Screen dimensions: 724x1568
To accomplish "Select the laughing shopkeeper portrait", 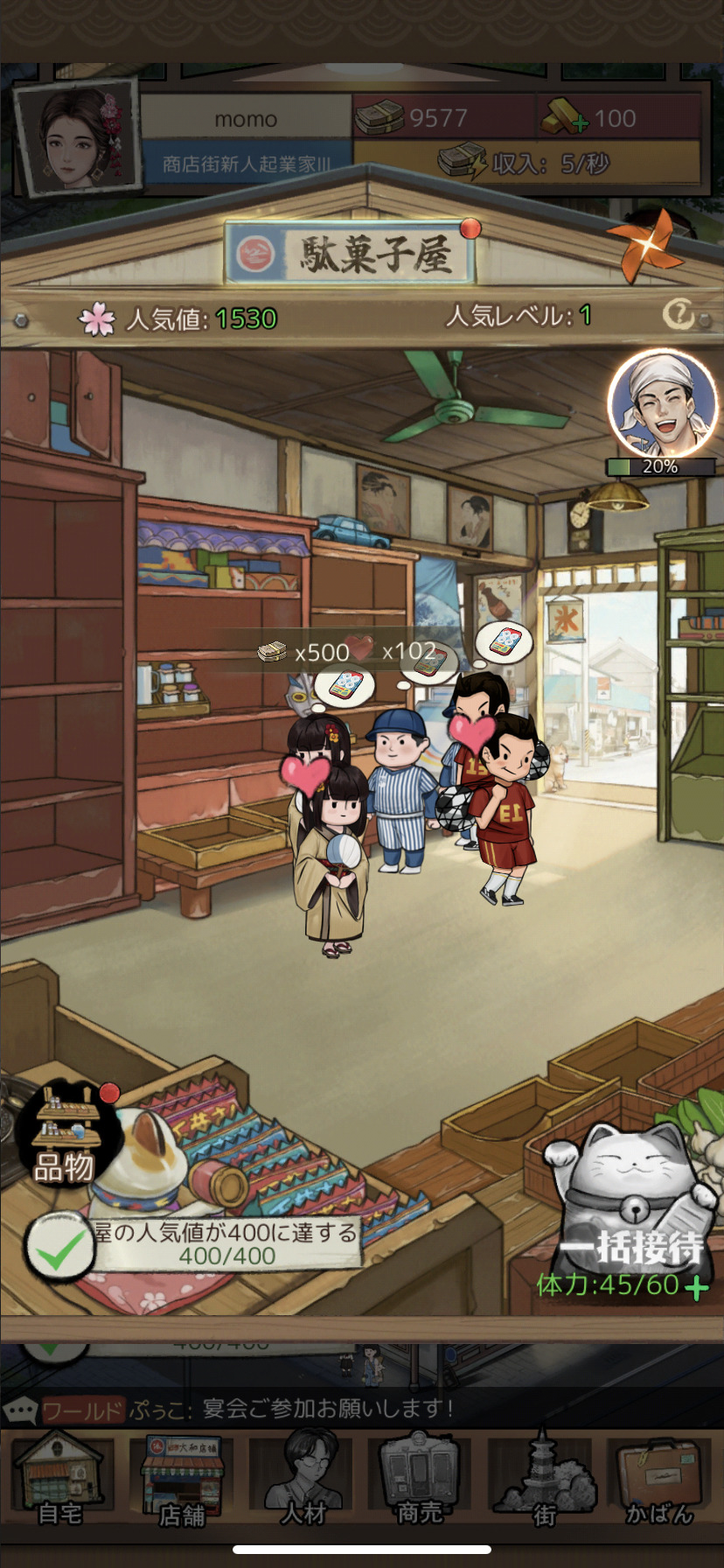I will coord(661,403).
